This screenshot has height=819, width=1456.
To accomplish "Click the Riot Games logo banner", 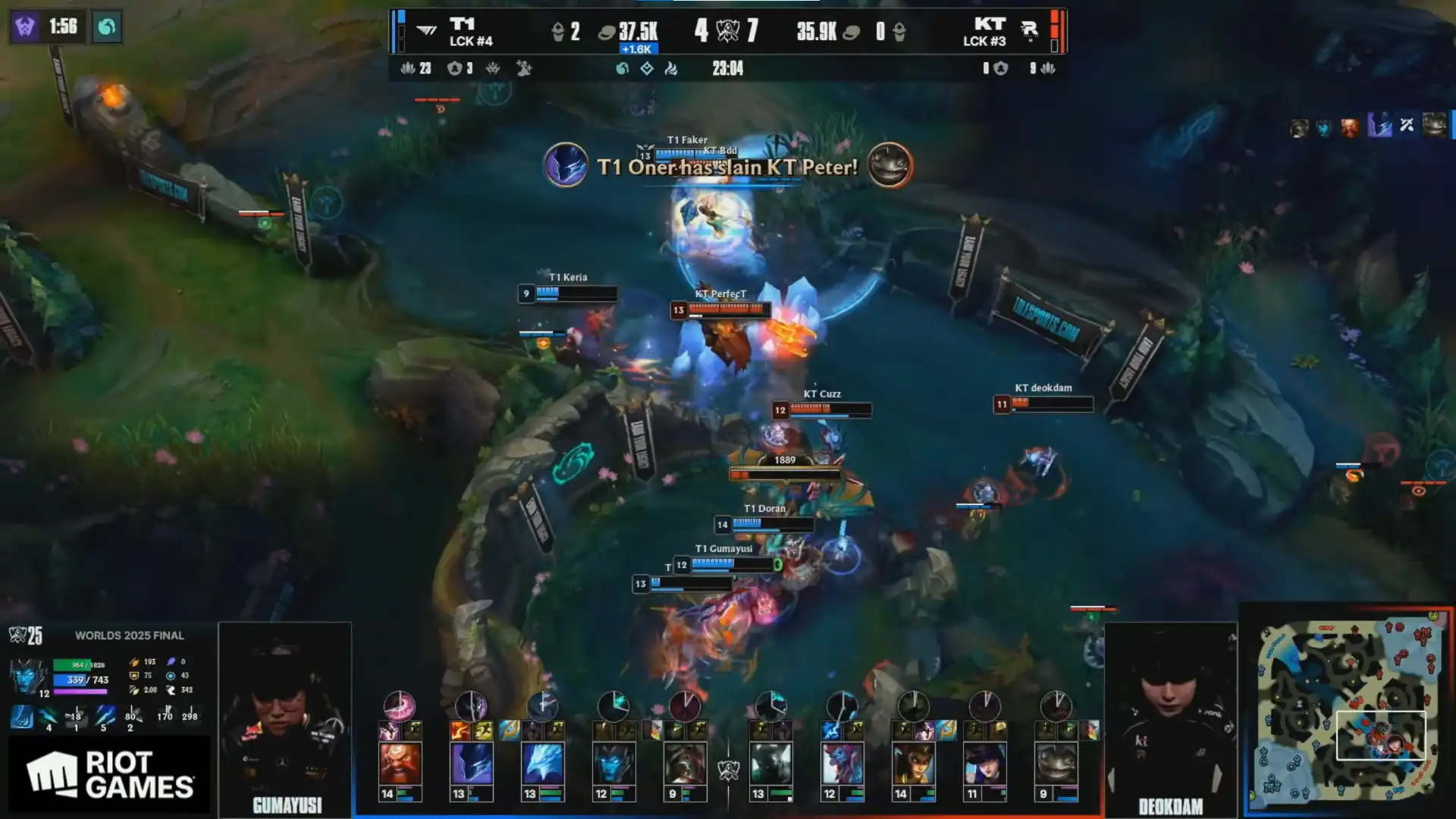I will pos(109,774).
